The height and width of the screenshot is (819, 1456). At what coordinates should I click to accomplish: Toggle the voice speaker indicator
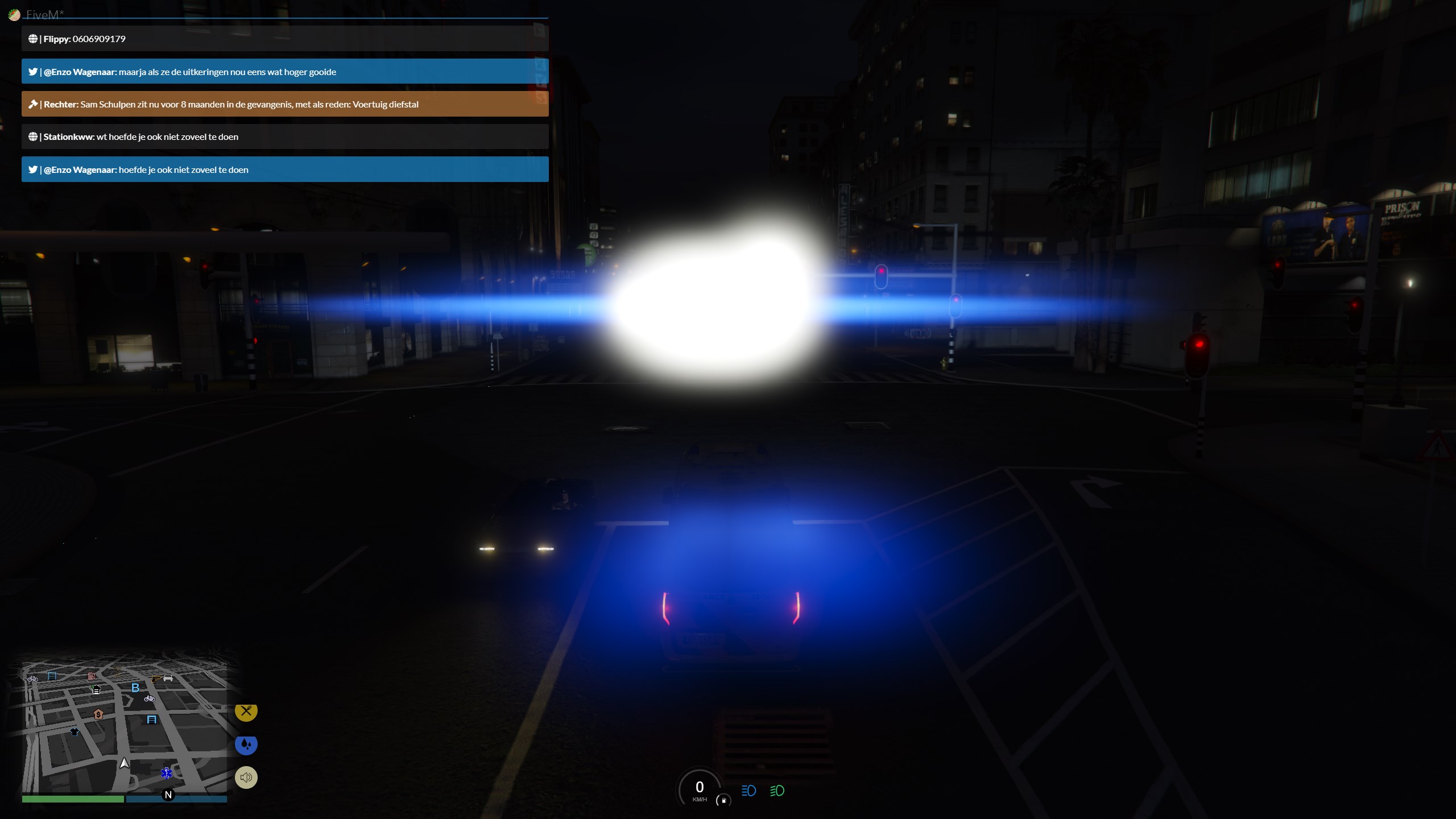(246, 777)
